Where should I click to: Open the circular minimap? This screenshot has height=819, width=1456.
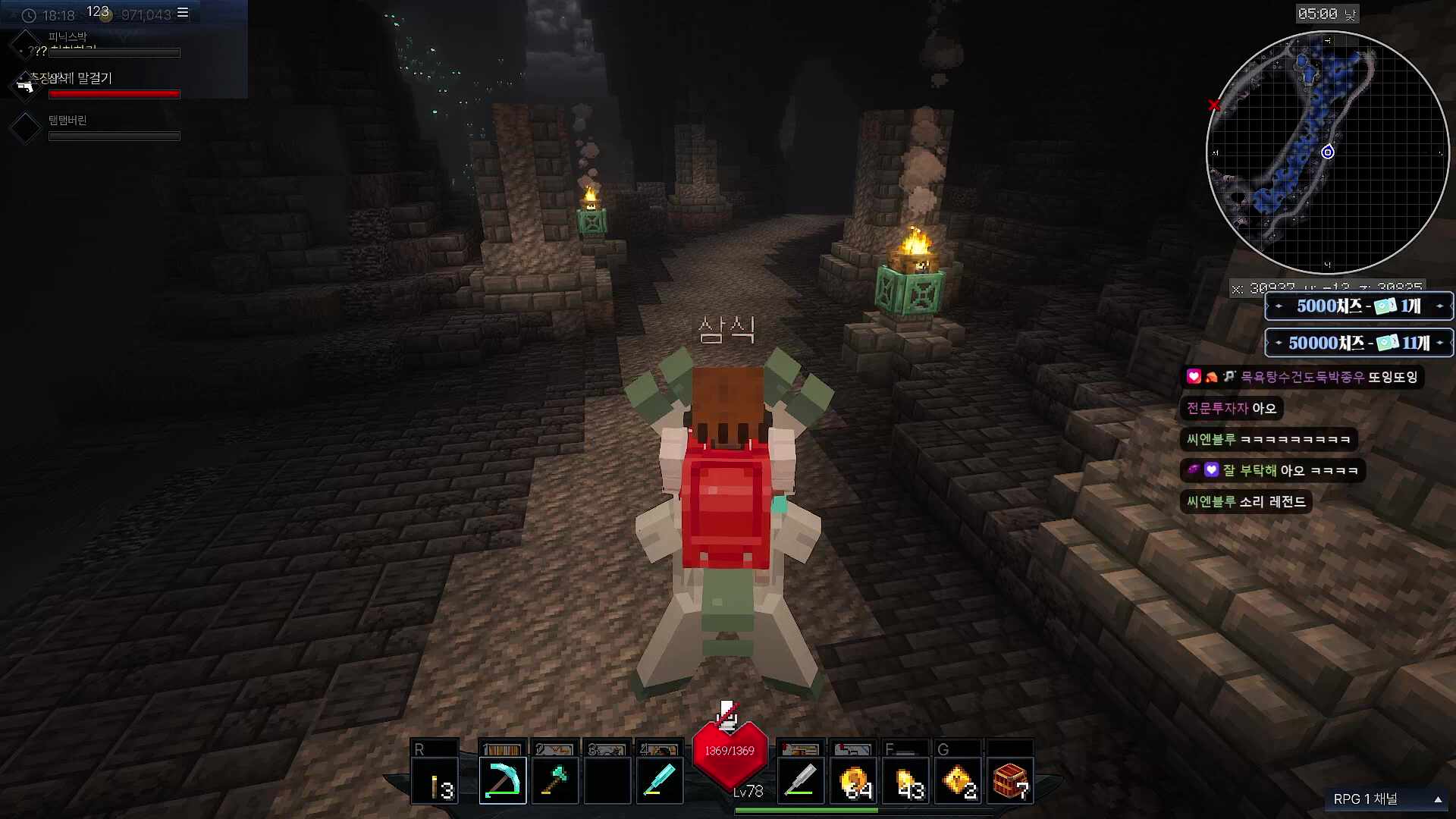pyautogui.click(x=1327, y=152)
